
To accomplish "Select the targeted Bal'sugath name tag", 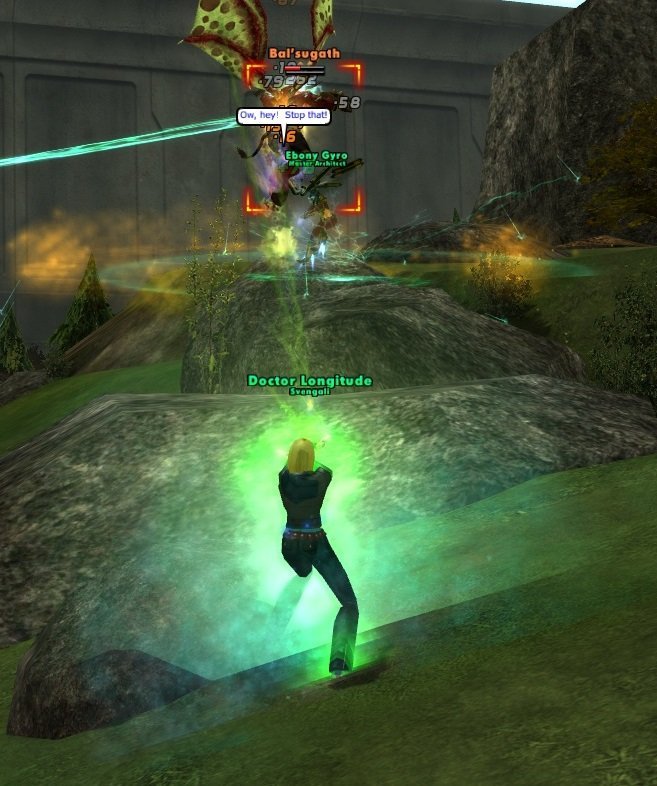I will [x=304, y=53].
